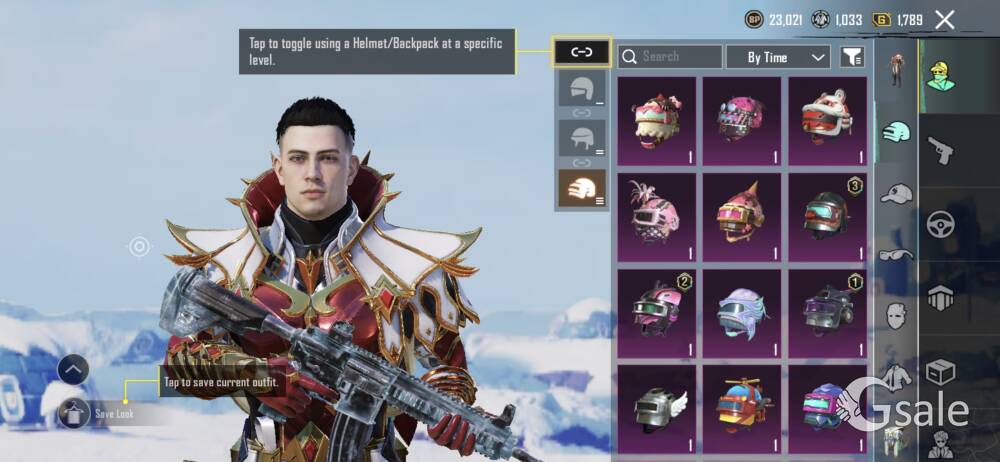Tap the Save Look button
This screenshot has width=1000, height=462.
point(98,413)
